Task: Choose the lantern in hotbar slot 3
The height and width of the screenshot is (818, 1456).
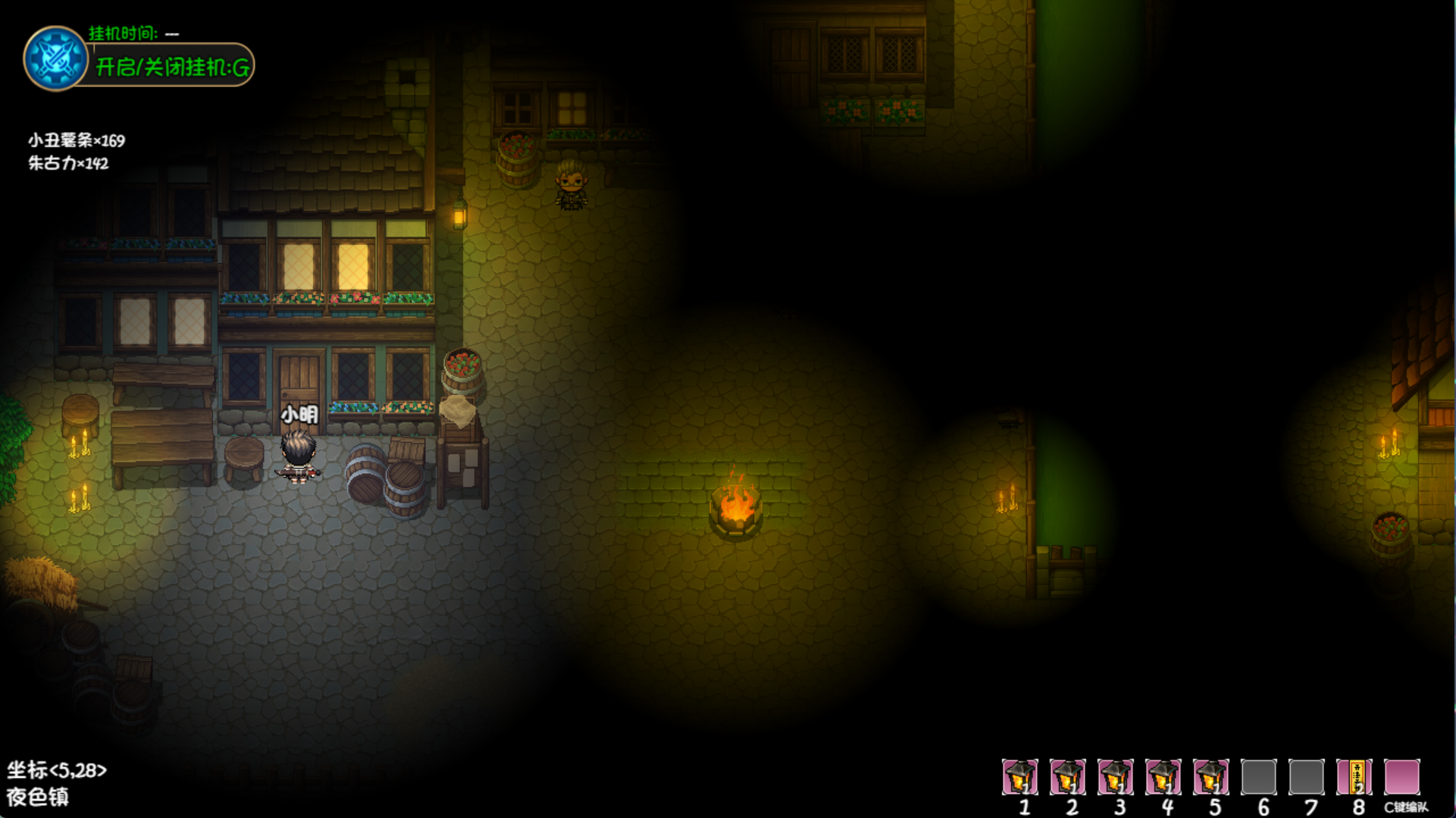Action: pos(1115,776)
